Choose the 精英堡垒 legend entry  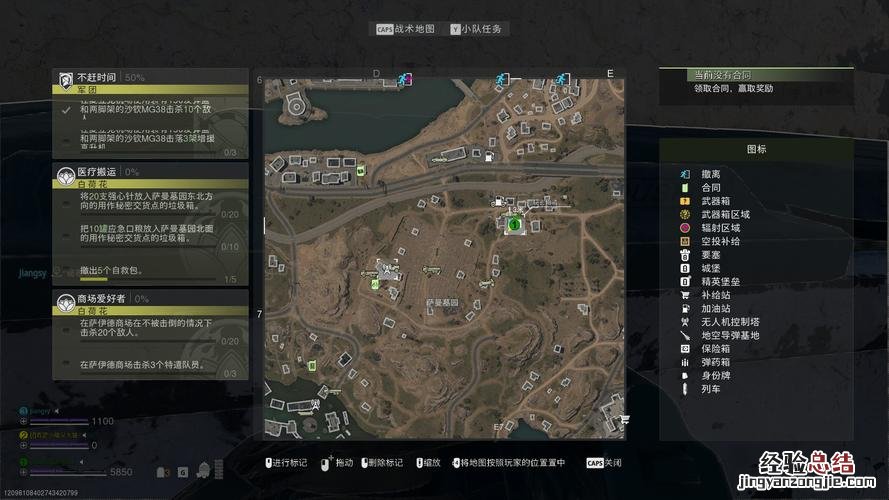coord(720,282)
